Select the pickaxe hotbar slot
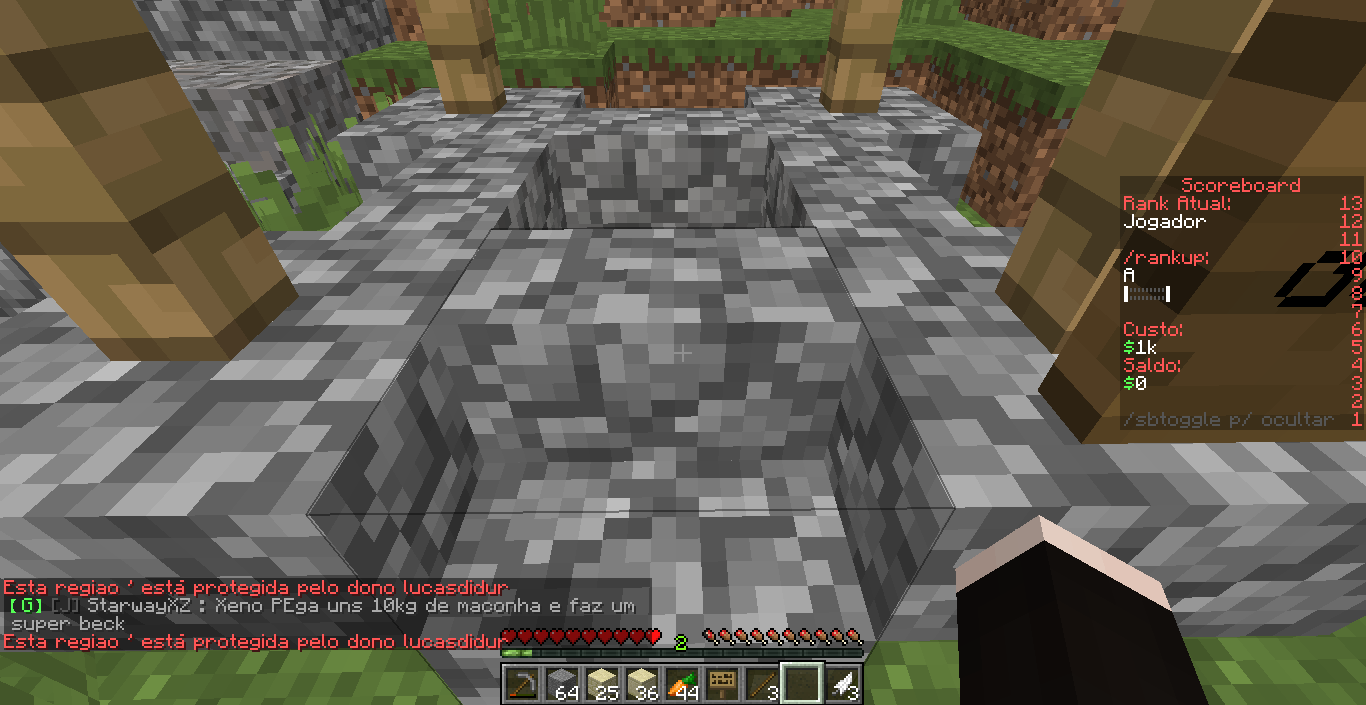1366x705 pixels. coord(521,684)
